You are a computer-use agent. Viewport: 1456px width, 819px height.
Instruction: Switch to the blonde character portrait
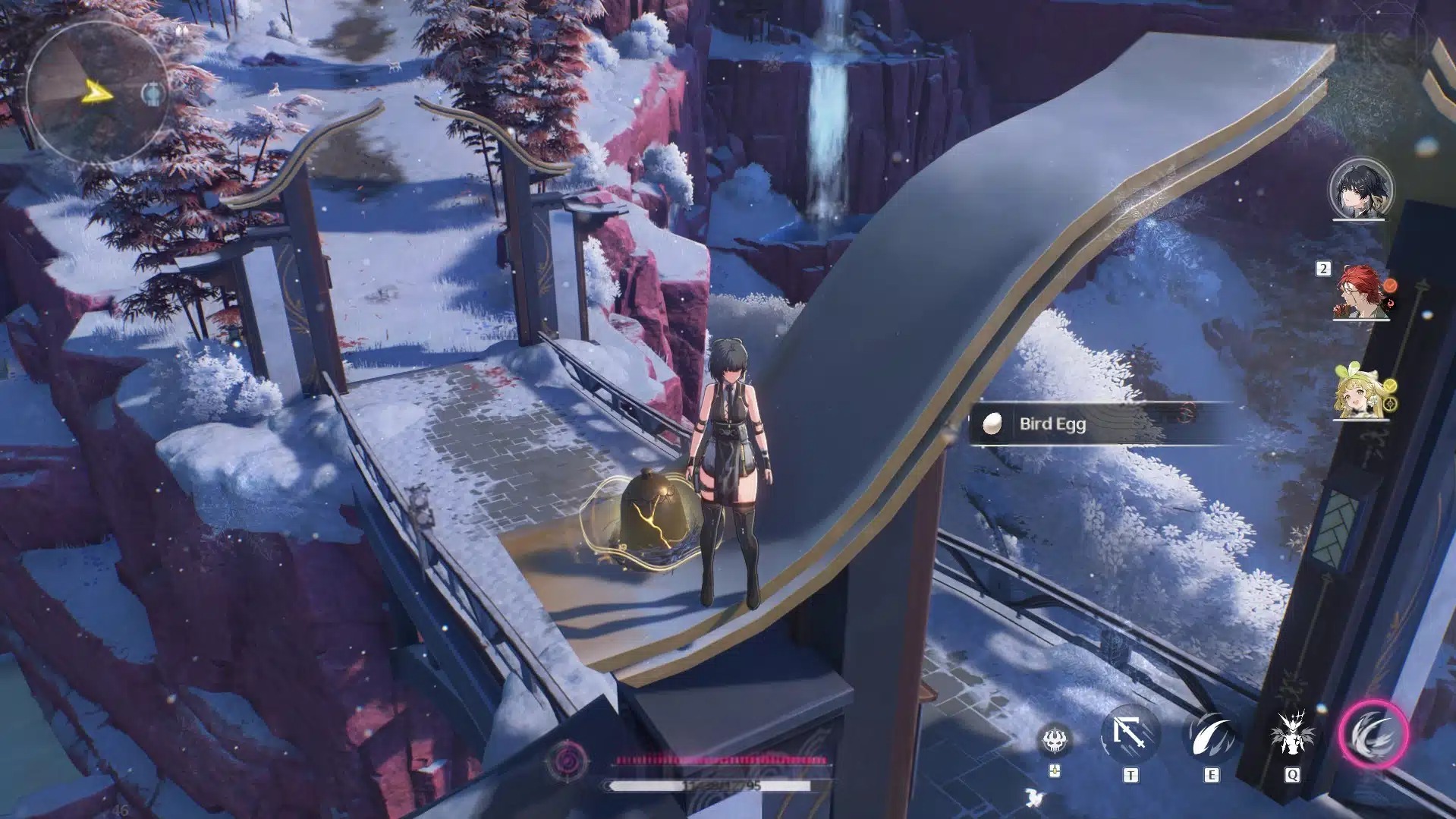tap(1360, 393)
